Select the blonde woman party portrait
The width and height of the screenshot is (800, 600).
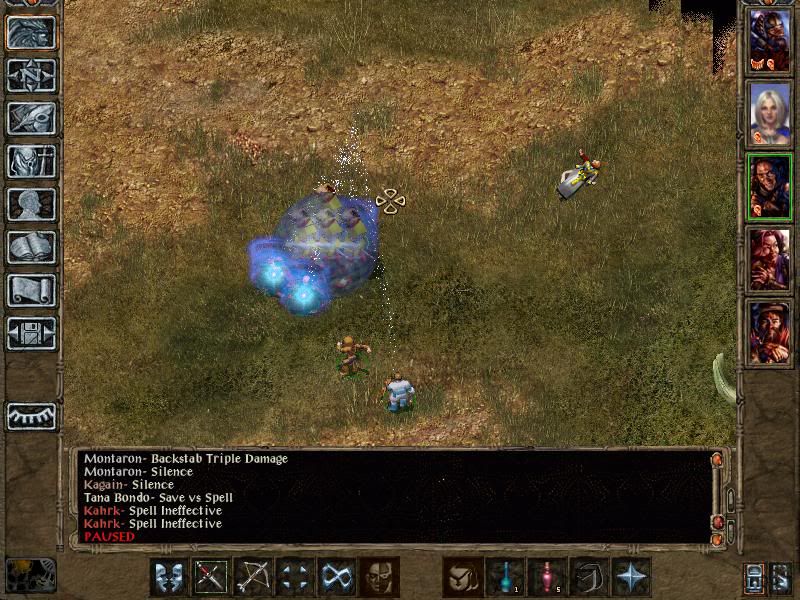coord(769,113)
